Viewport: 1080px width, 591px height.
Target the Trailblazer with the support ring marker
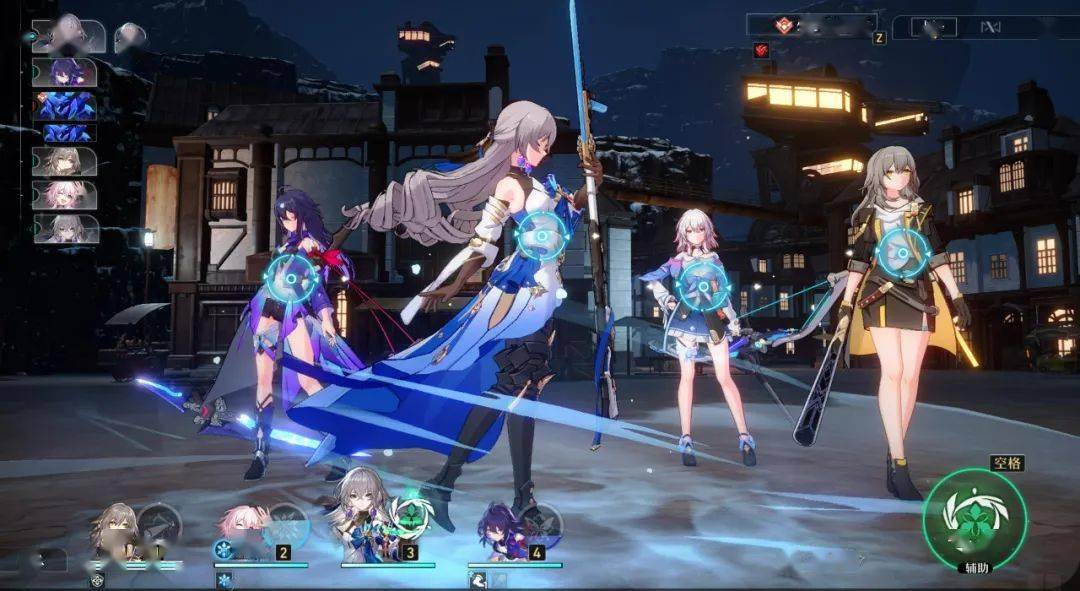(x=904, y=252)
